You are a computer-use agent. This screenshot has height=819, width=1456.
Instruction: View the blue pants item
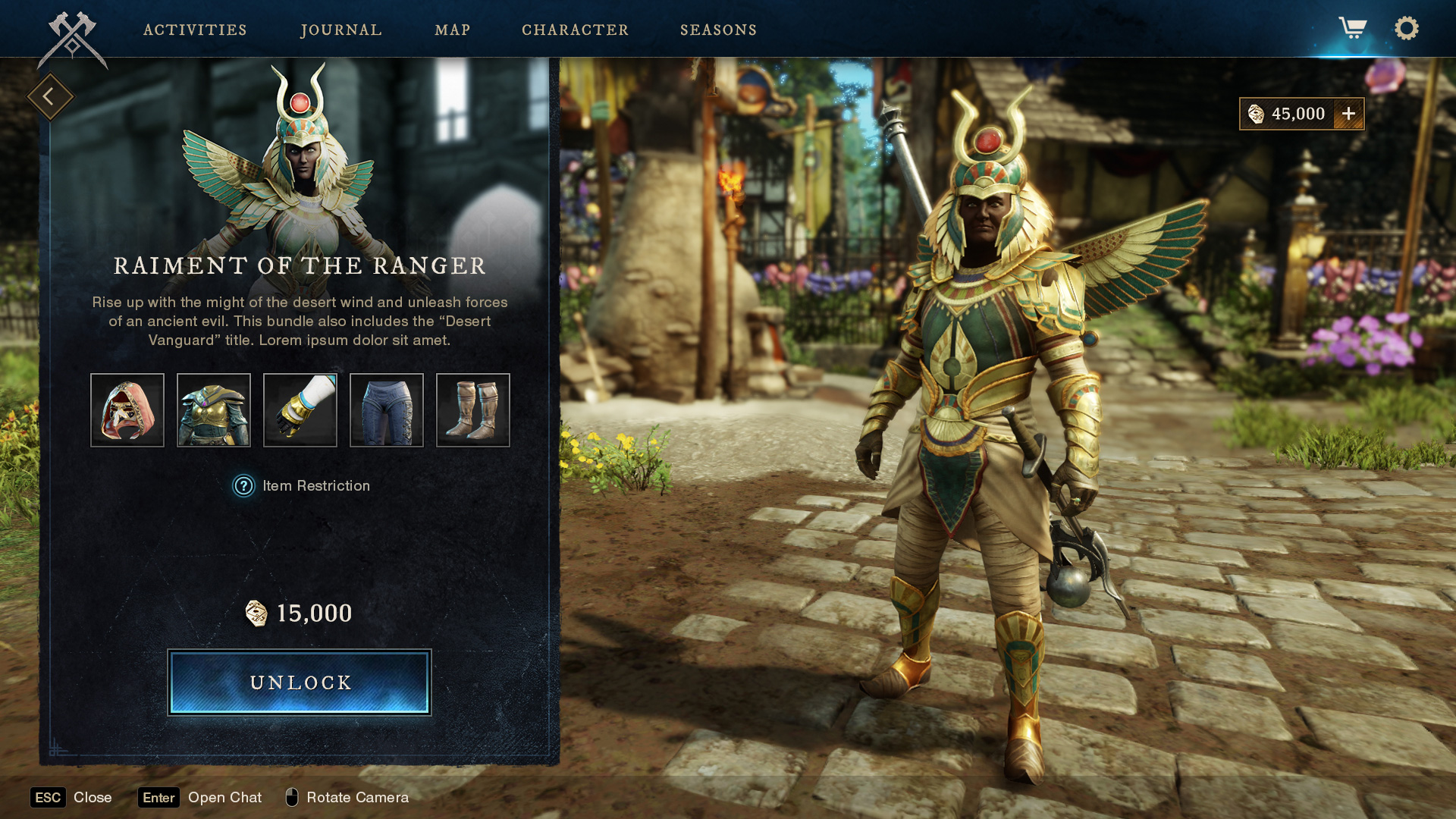click(x=387, y=410)
